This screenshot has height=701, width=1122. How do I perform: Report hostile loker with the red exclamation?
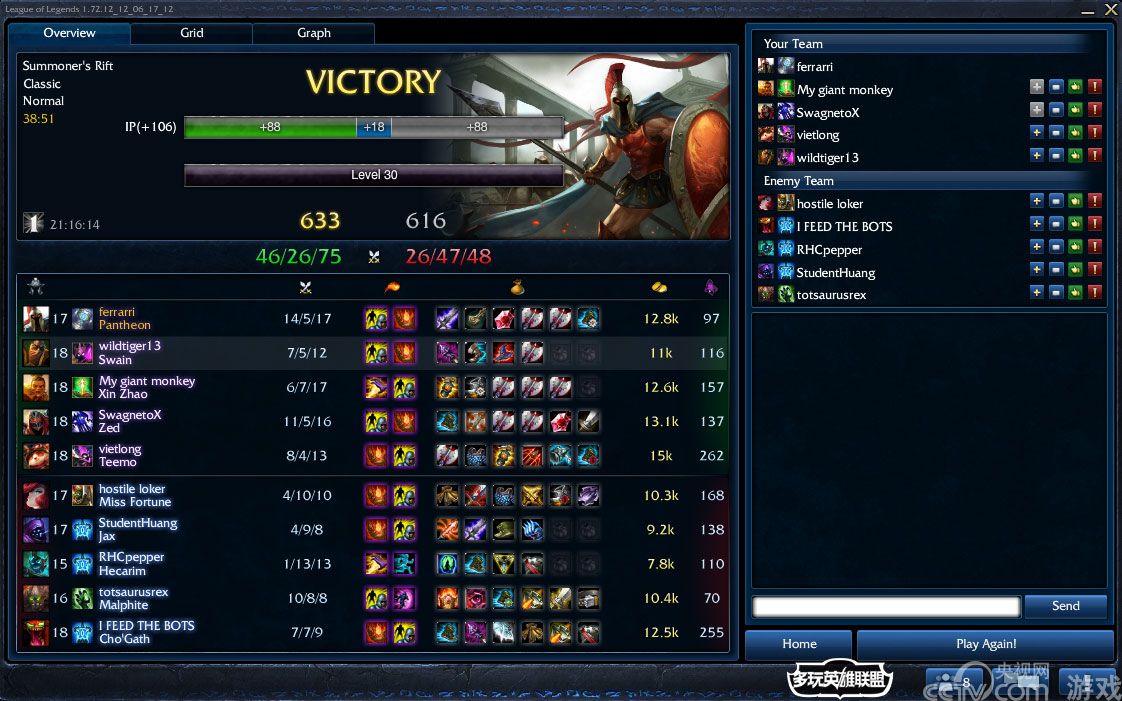click(1095, 204)
